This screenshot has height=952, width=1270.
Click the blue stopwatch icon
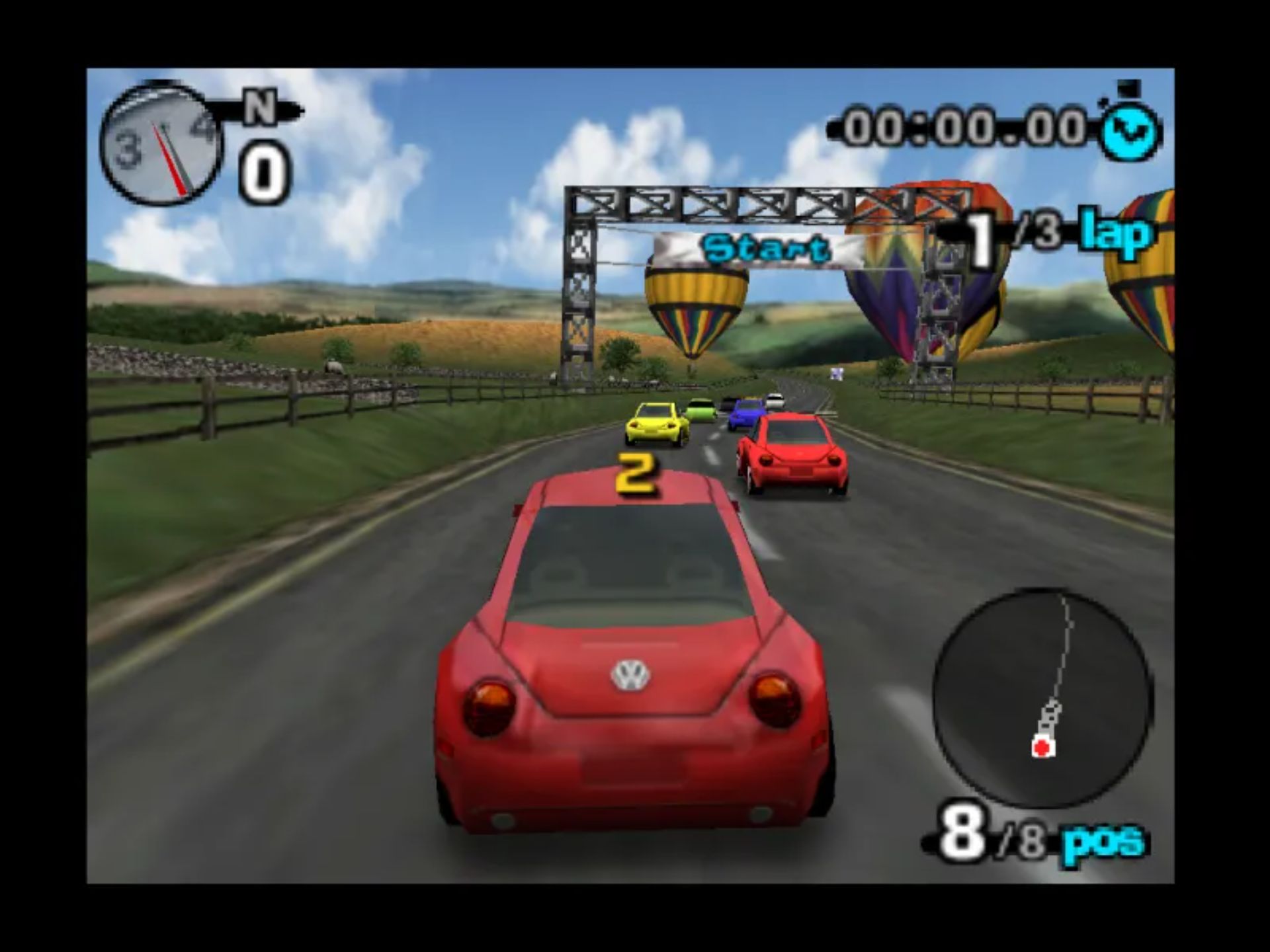point(1128,130)
